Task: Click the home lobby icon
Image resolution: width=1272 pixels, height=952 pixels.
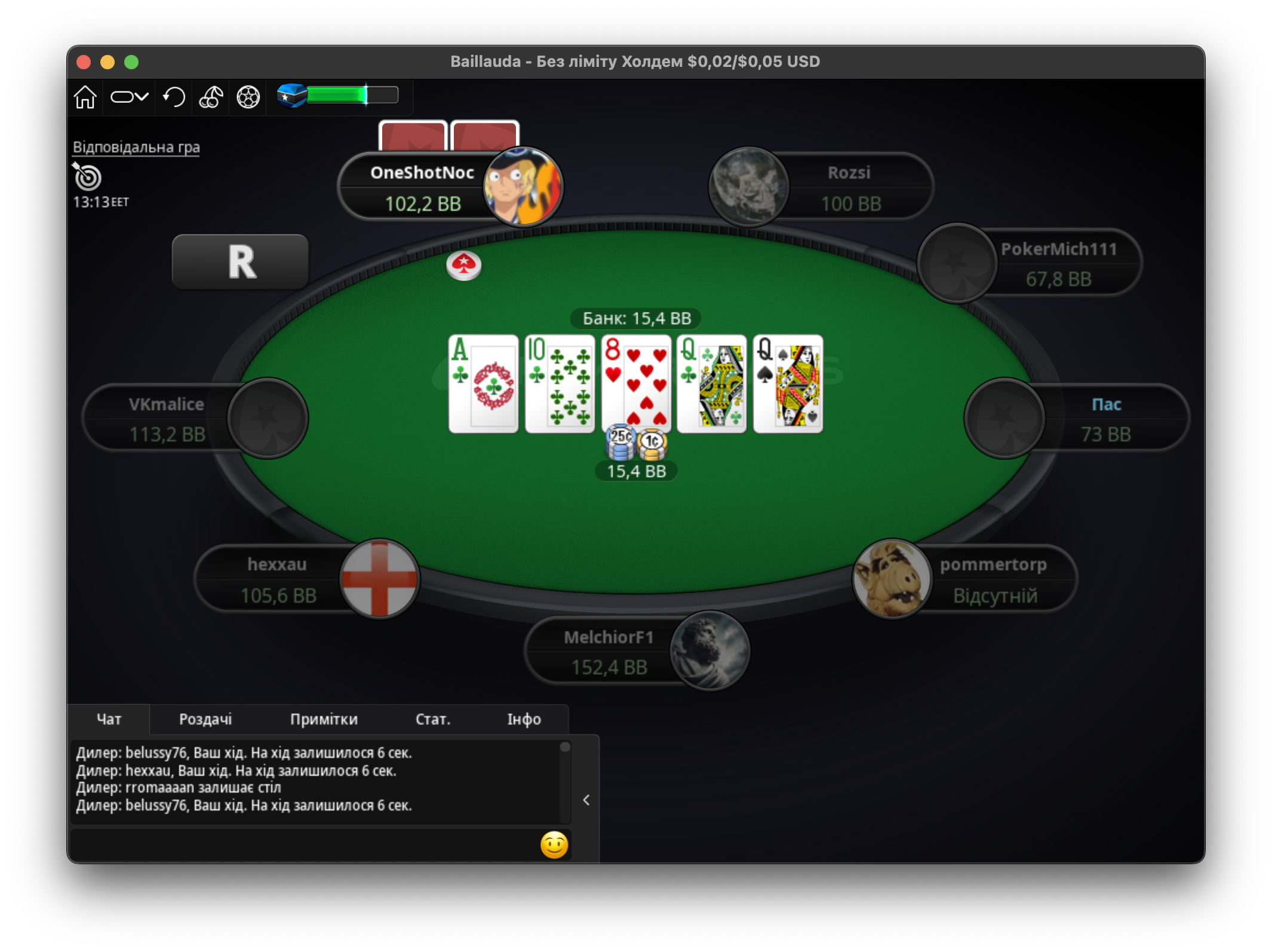Action: (85, 96)
